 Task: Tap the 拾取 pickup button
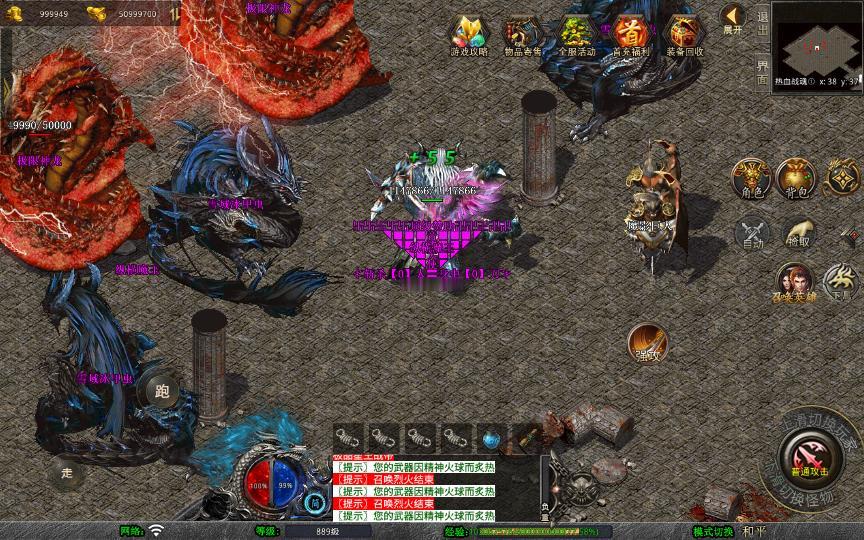click(x=797, y=234)
